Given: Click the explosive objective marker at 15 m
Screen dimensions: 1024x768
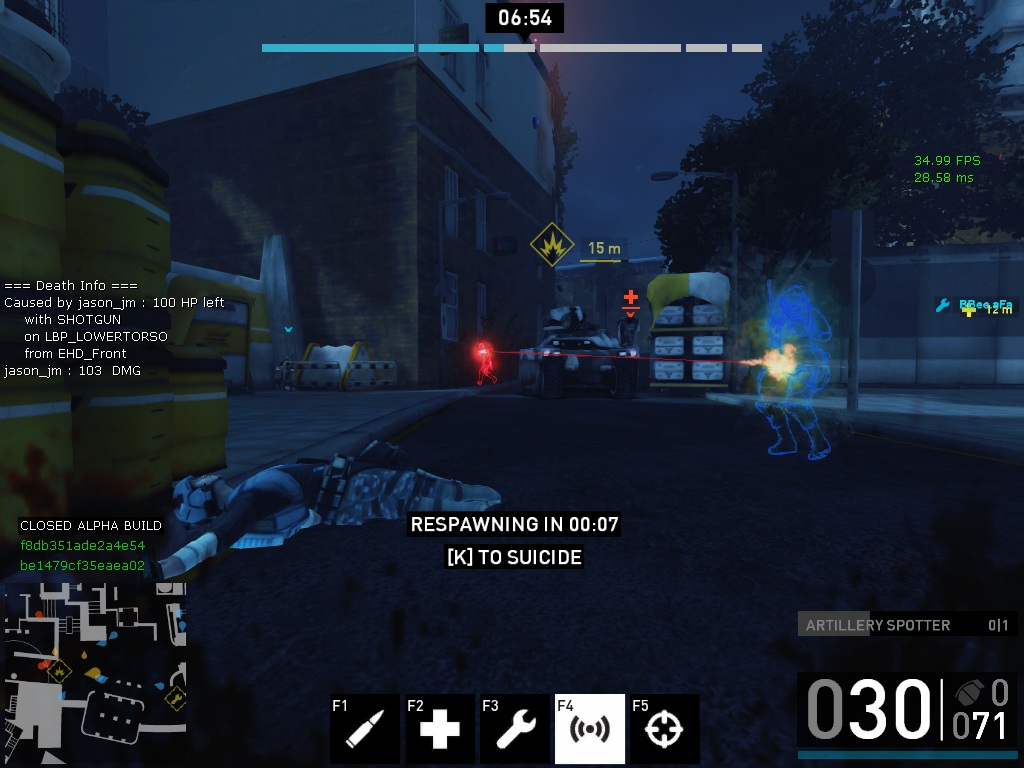Looking at the screenshot, I should [551, 245].
